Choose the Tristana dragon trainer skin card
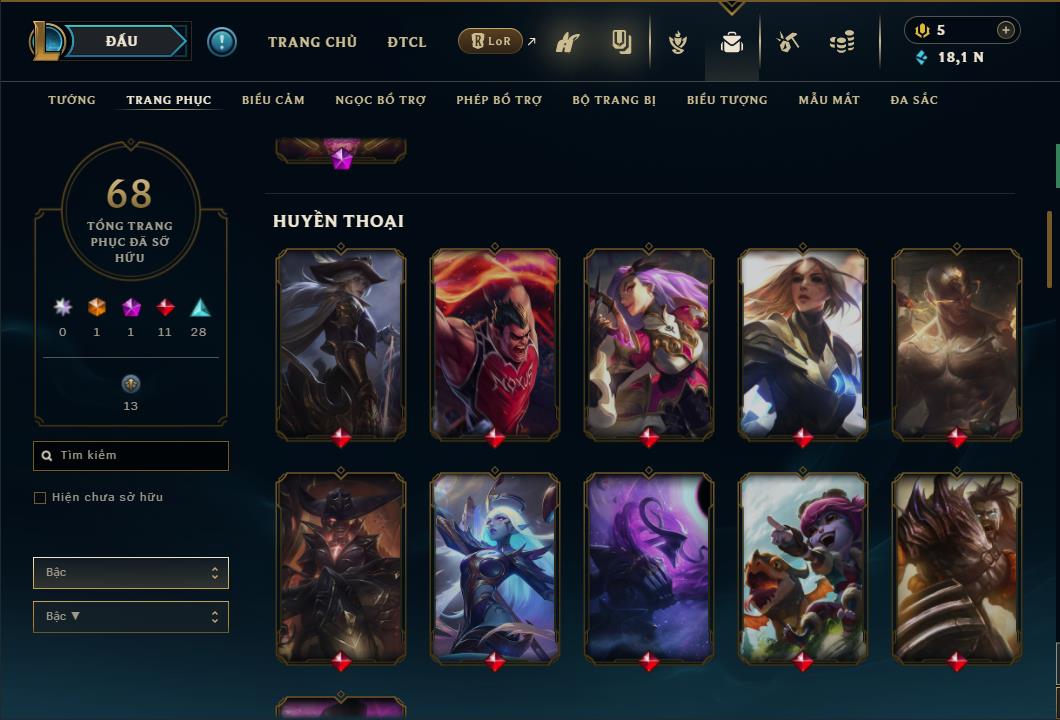 point(803,567)
